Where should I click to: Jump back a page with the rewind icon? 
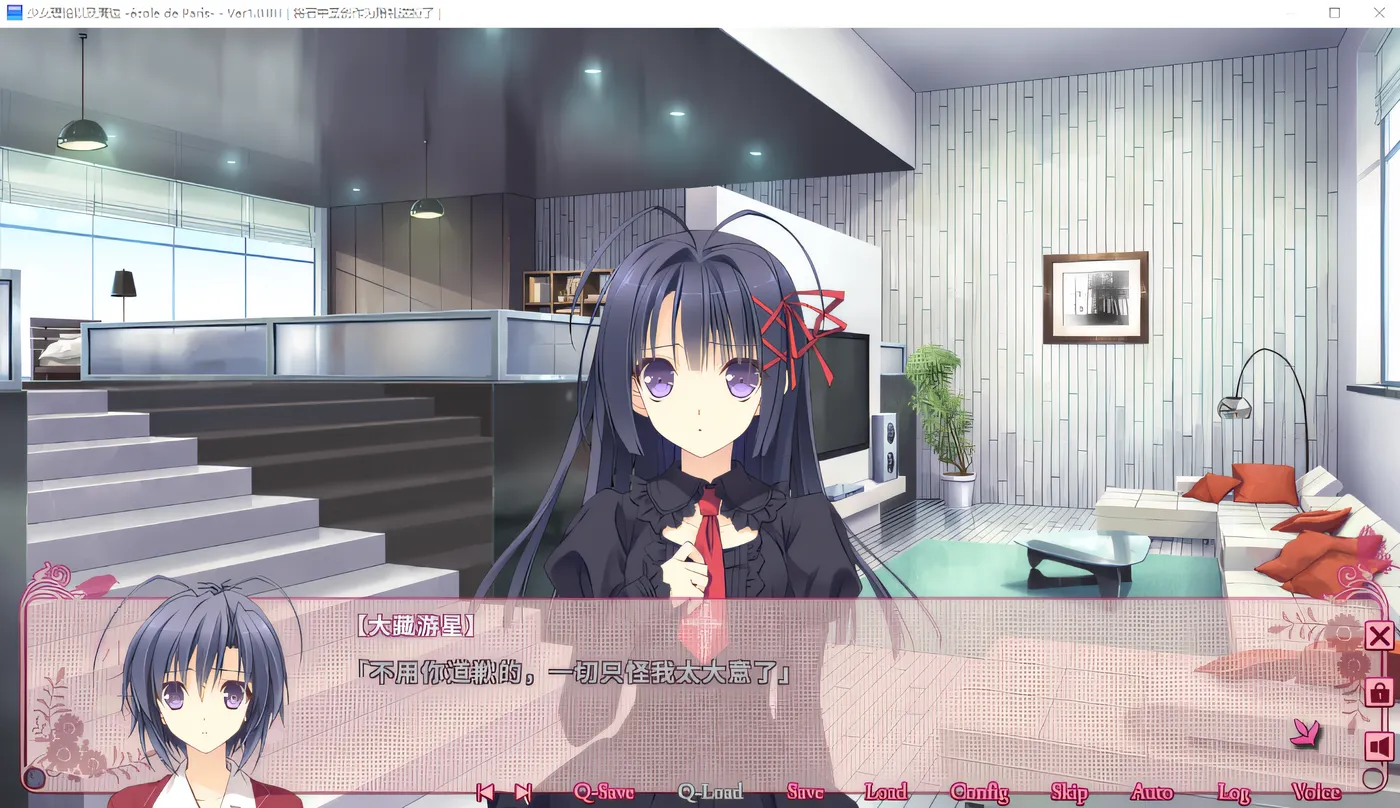click(487, 790)
